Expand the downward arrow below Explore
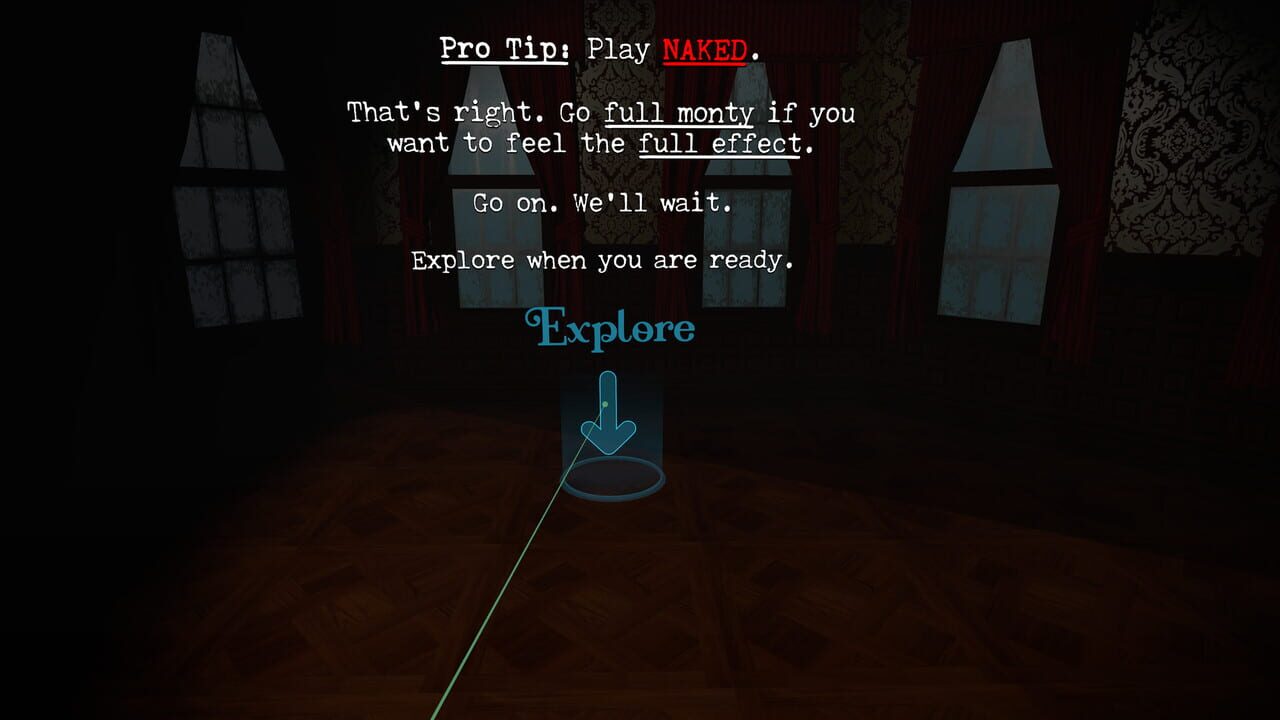Viewport: 1280px width, 720px height. point(608,414)
